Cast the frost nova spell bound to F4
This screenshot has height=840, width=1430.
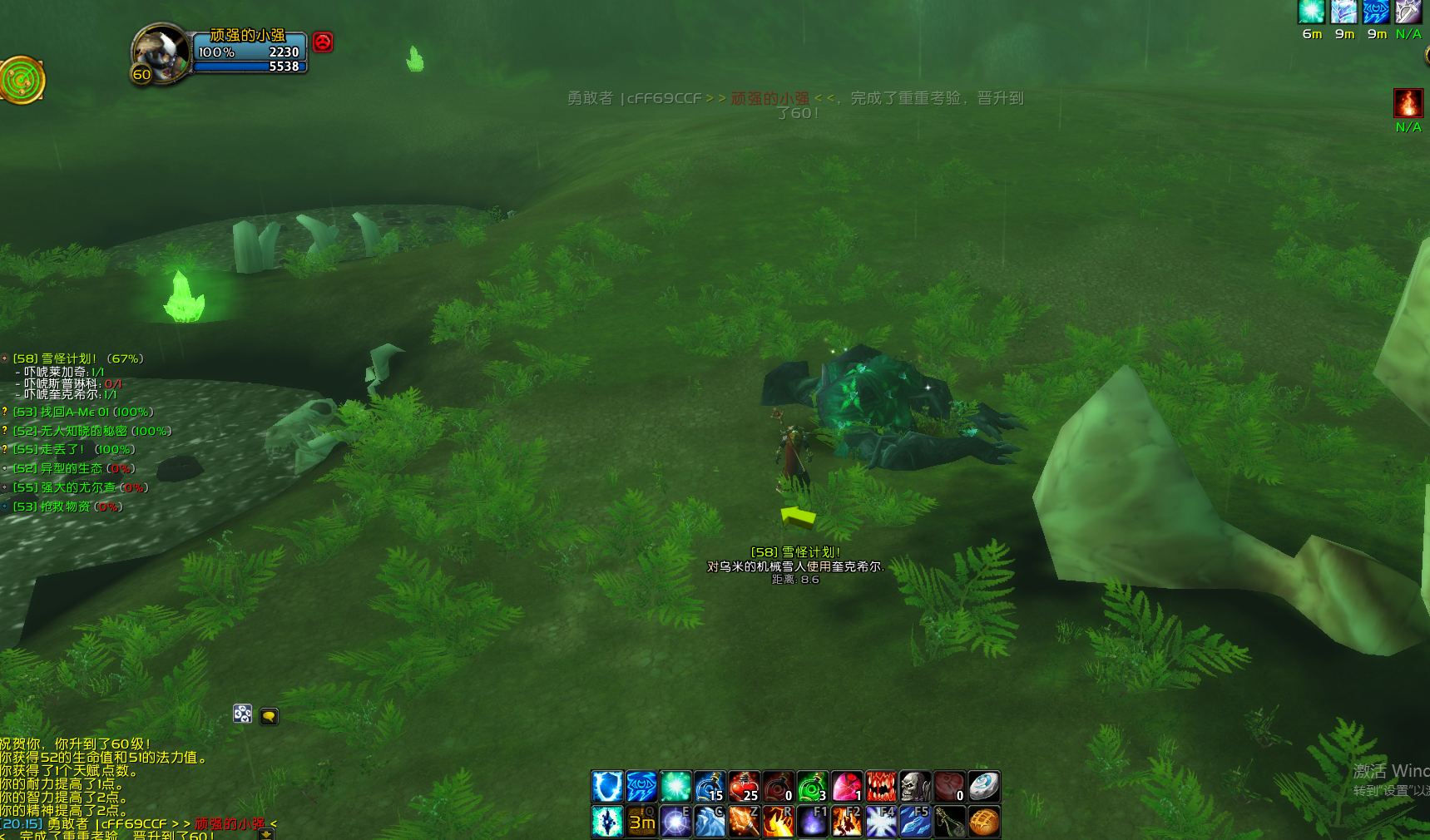point(880,821)
